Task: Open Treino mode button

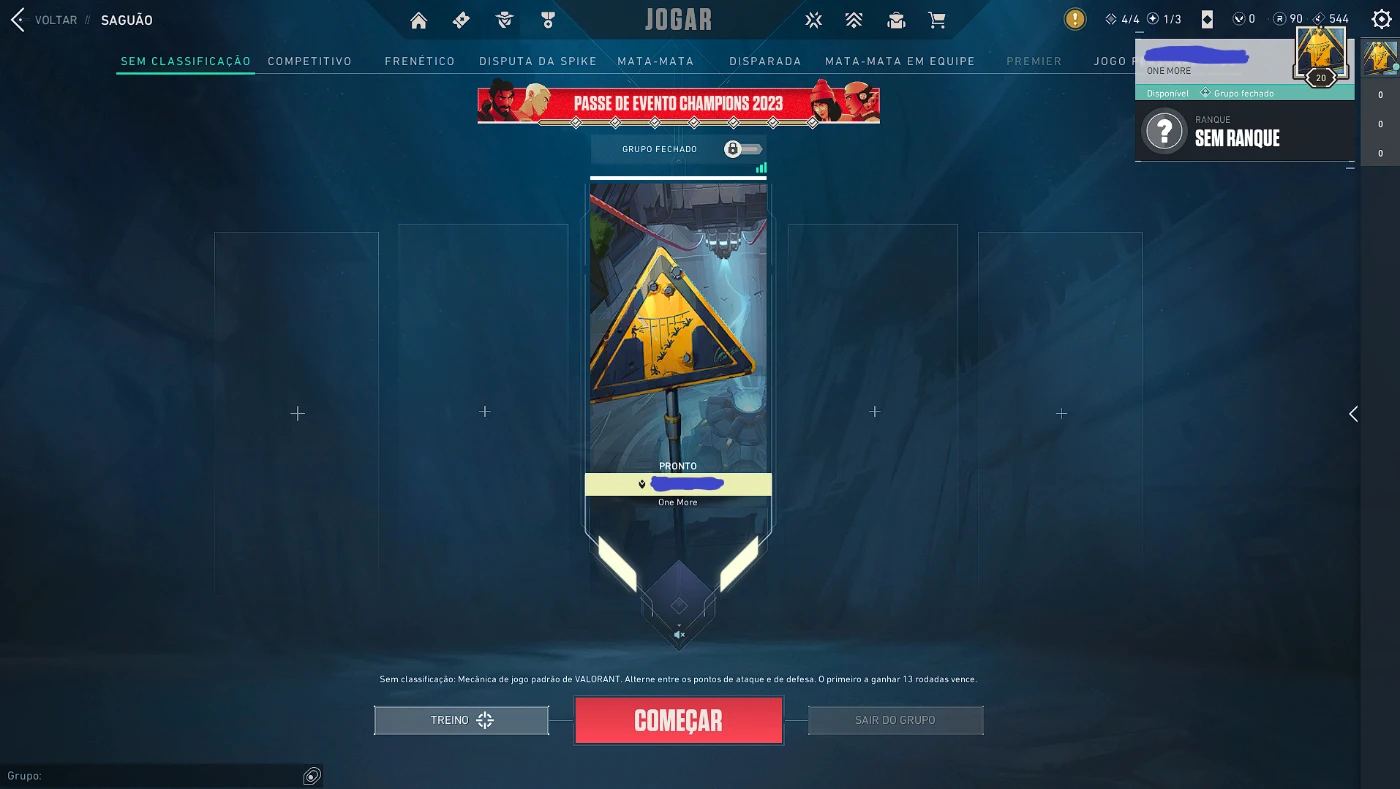Action: tap(460, 719)
